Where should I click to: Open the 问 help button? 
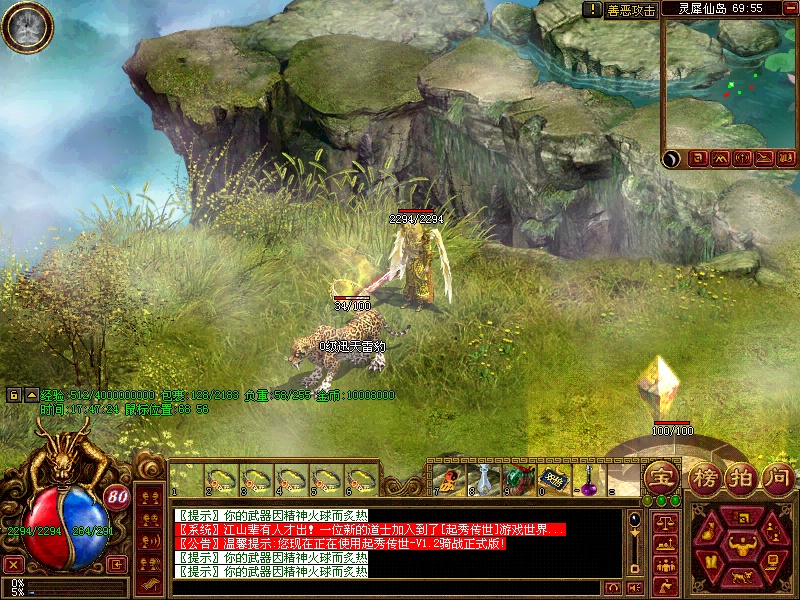tap(778, 478)
